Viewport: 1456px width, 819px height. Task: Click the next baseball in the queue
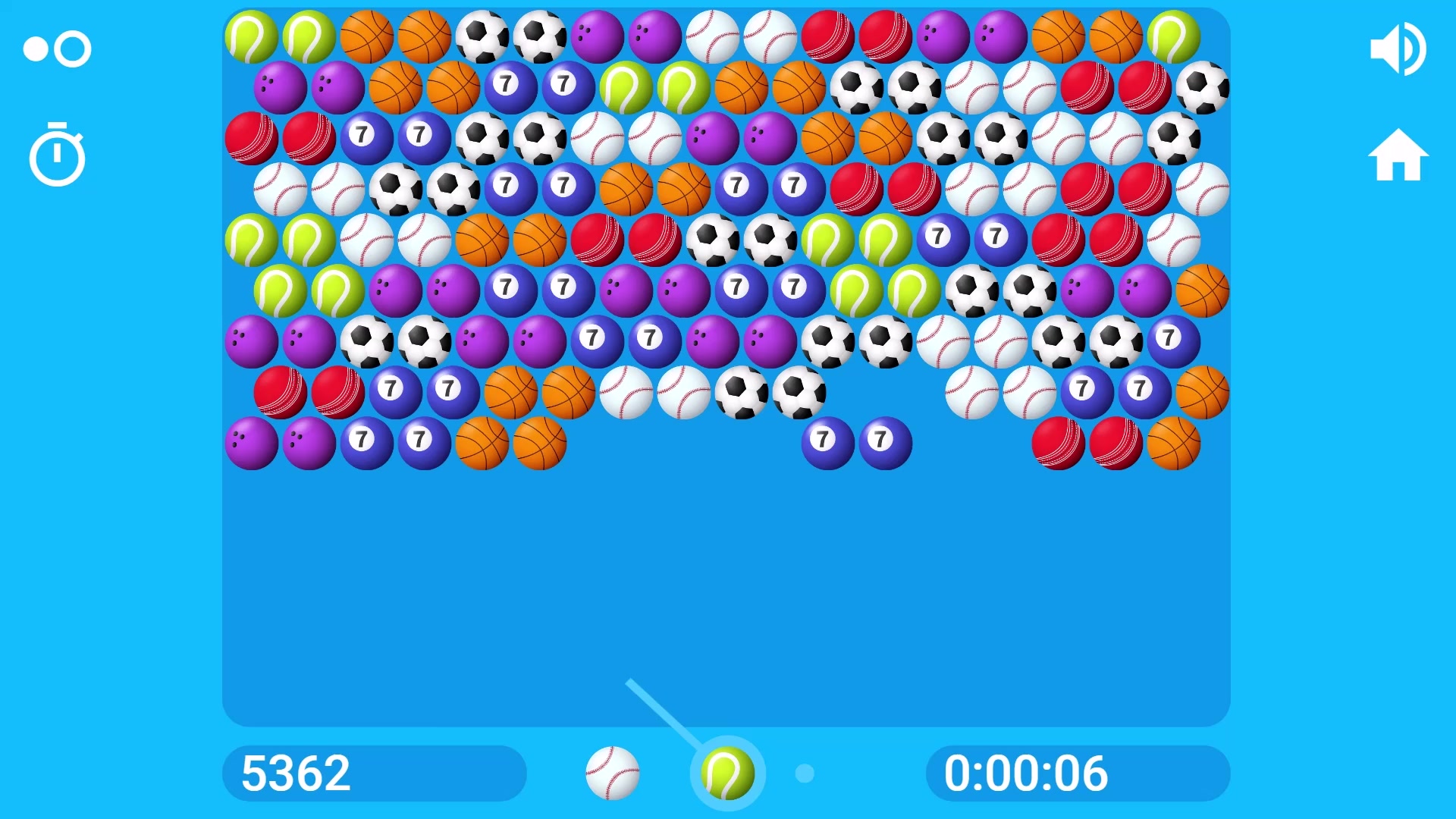pos(613,773)
